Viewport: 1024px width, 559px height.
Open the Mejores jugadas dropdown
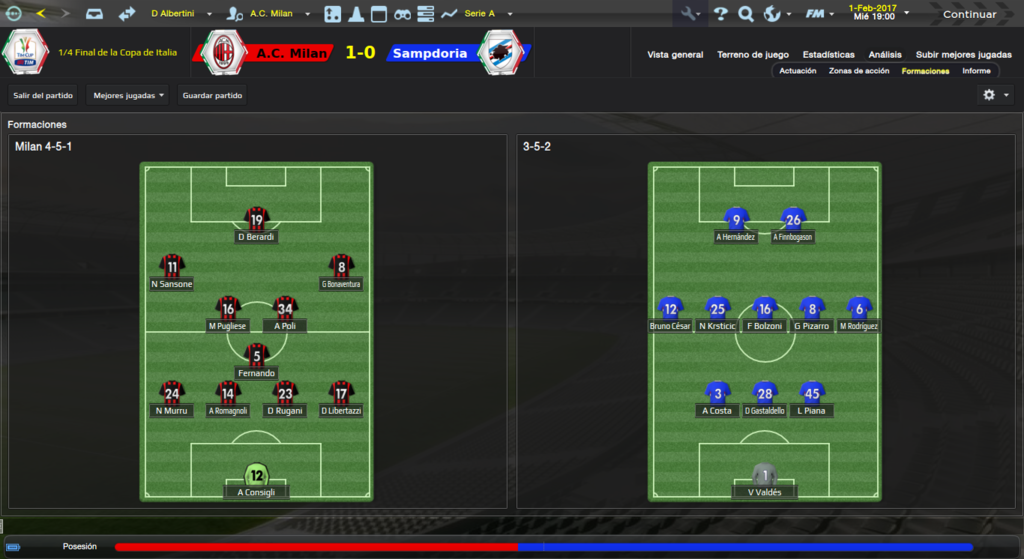coord(128,95)
